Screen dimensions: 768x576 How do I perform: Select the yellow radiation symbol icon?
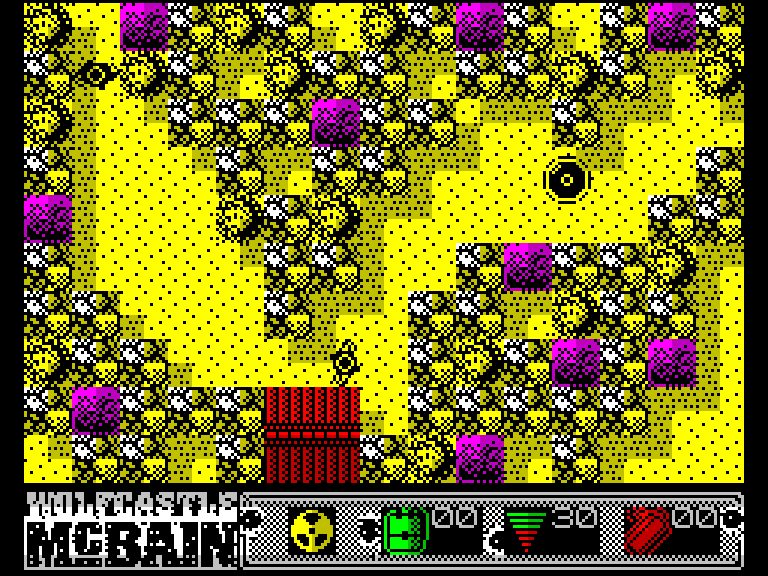click(x=311, y=530)
